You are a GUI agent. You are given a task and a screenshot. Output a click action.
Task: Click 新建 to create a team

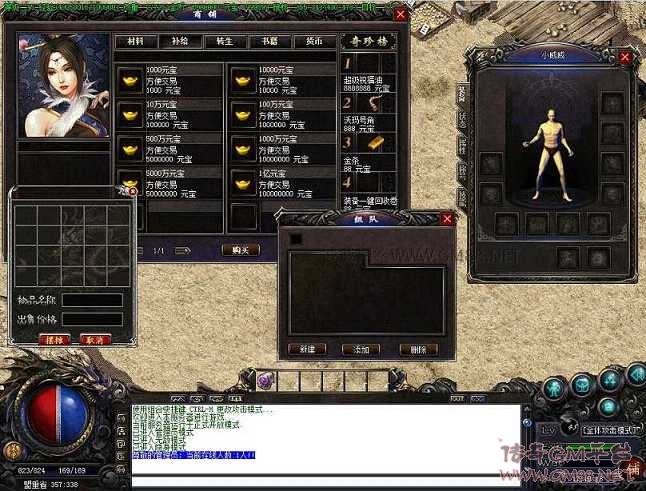coord(306,349)
